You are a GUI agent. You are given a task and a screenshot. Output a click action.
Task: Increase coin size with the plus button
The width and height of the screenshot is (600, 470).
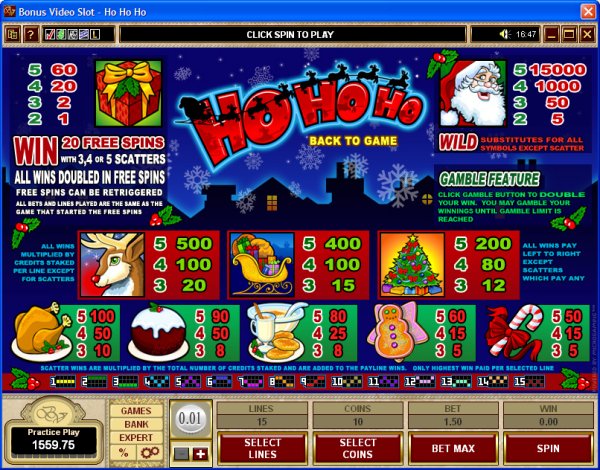[x=200, y=453]
